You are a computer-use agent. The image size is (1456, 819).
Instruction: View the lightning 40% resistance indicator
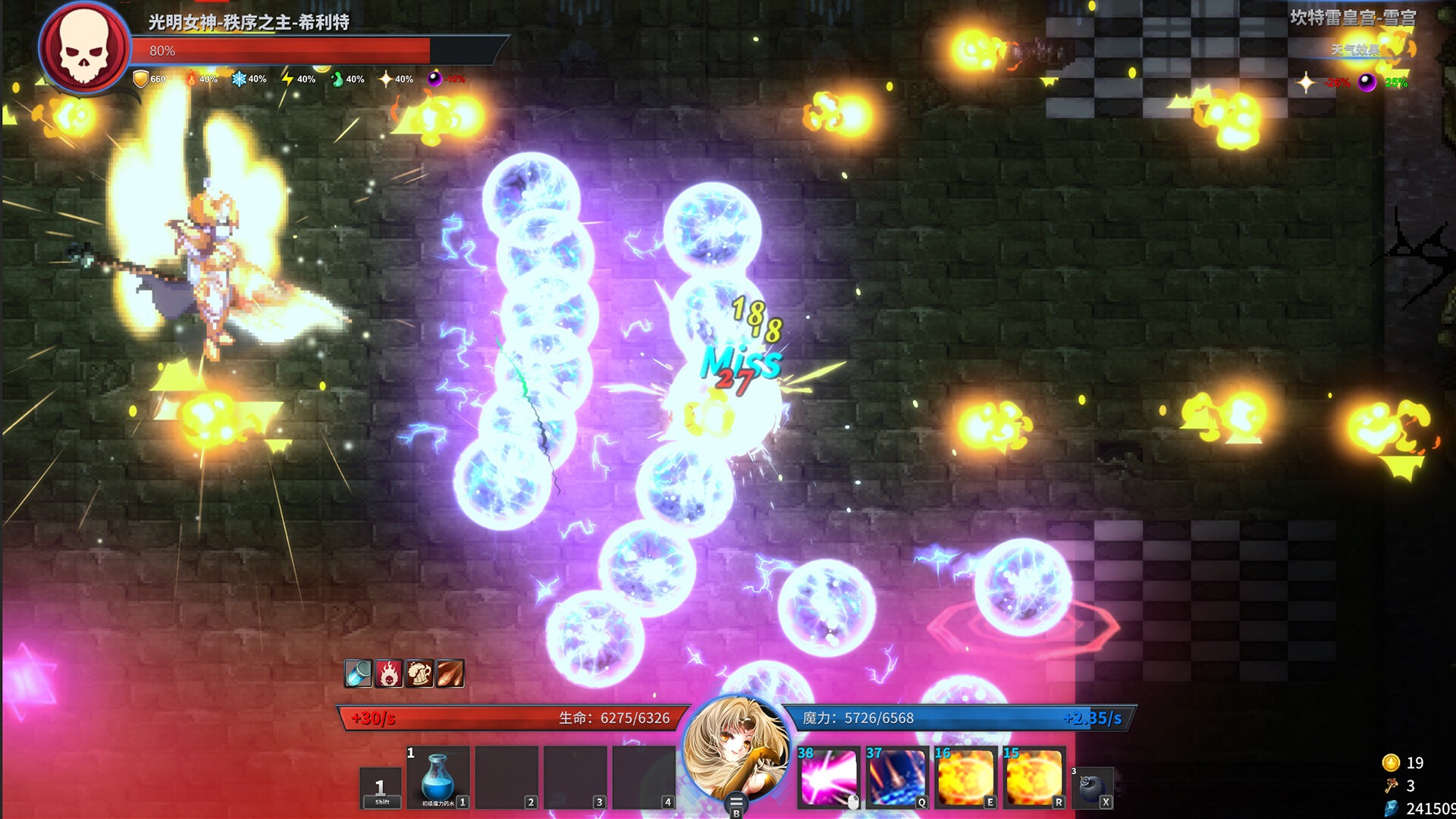[290, 78]
